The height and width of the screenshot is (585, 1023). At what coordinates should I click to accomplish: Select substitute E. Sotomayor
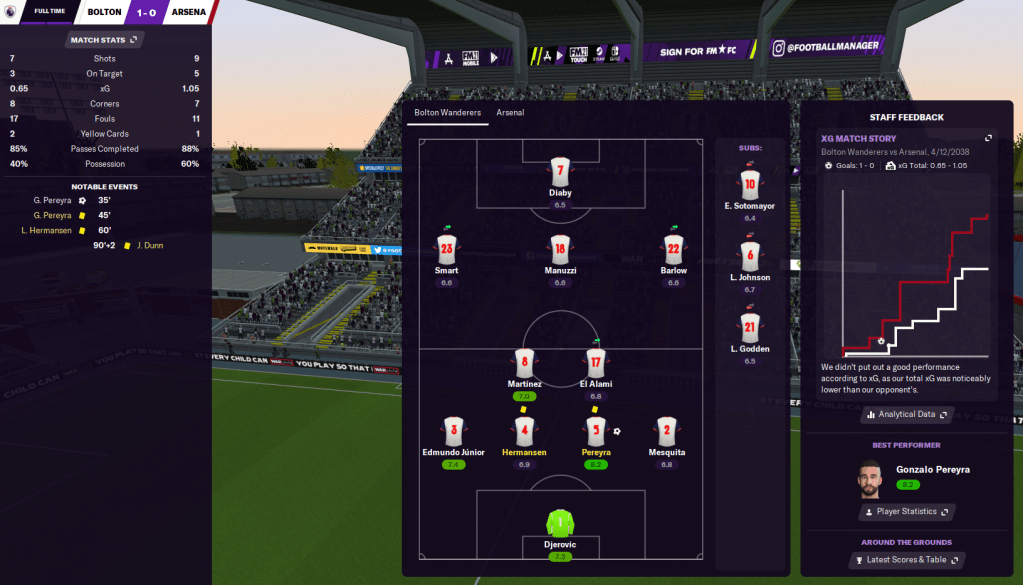pyautogui.click(x=750, y=184)
